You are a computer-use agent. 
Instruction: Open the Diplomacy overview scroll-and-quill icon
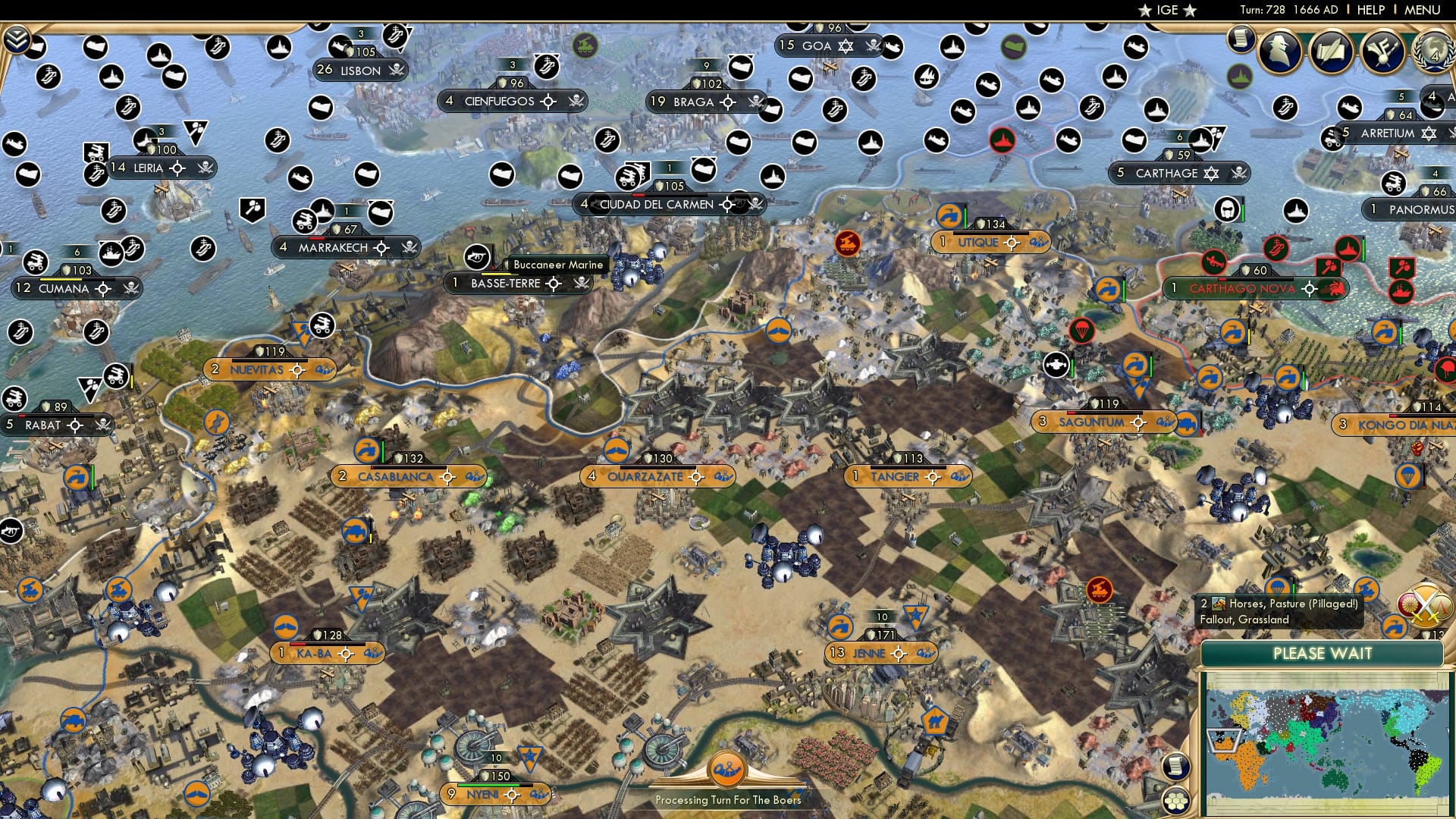click(1331, 49)
